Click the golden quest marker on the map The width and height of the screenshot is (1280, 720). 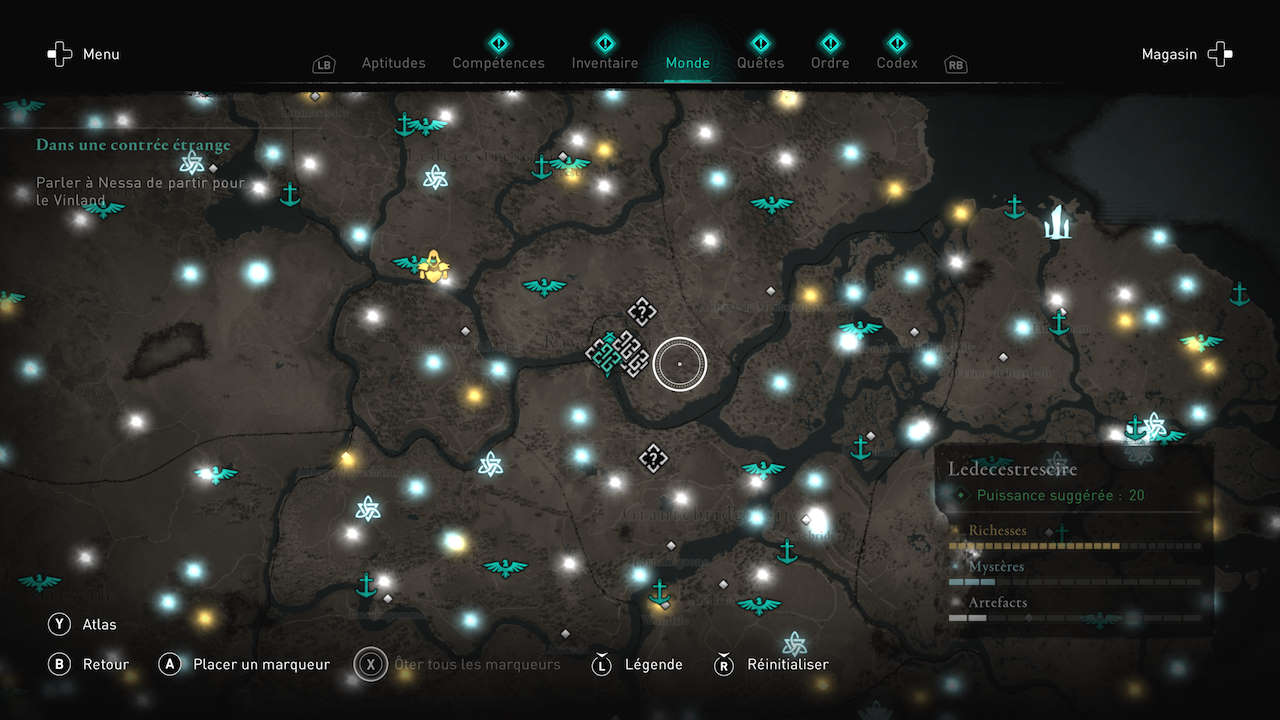[434, 265]
